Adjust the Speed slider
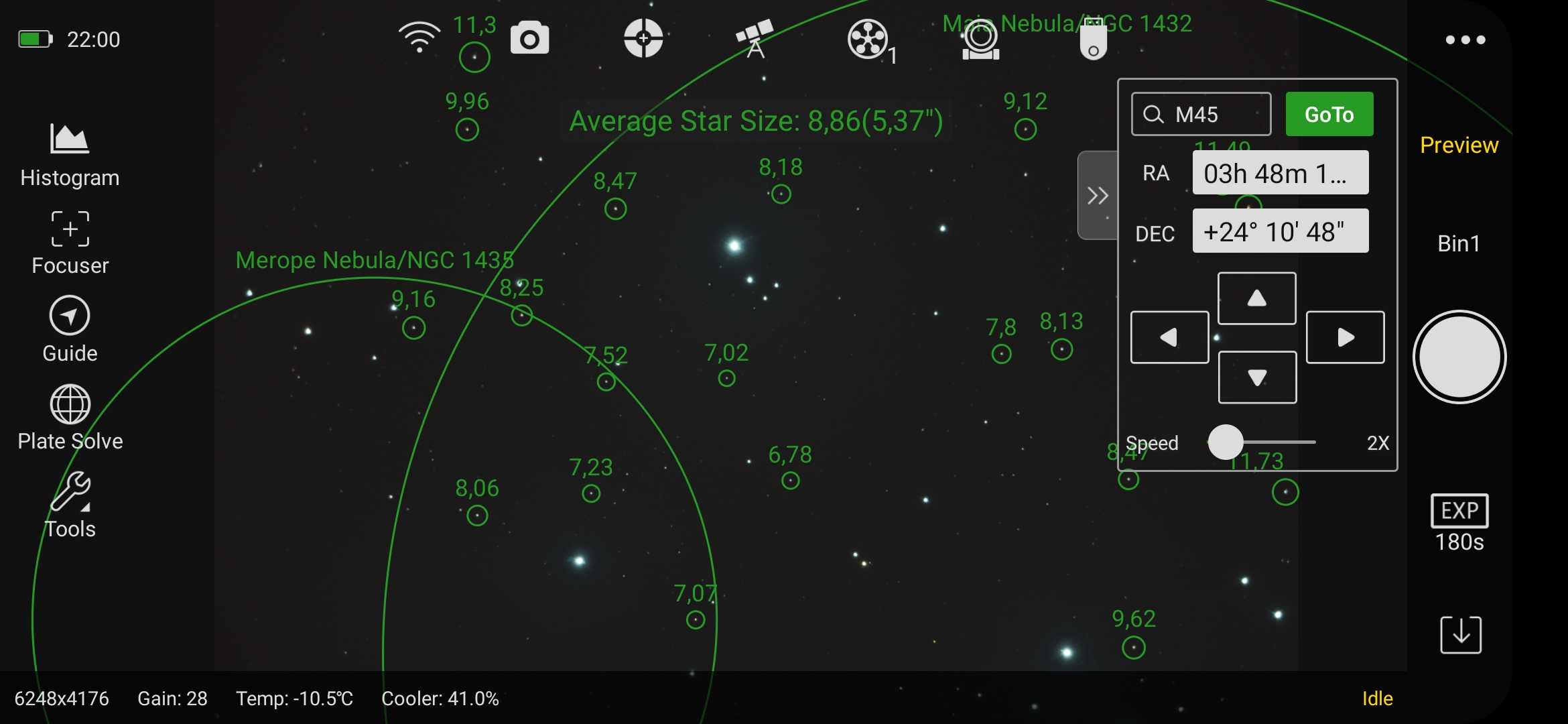The width and height of the screenshot is (1568, 724). click(x=1225, y=442)
